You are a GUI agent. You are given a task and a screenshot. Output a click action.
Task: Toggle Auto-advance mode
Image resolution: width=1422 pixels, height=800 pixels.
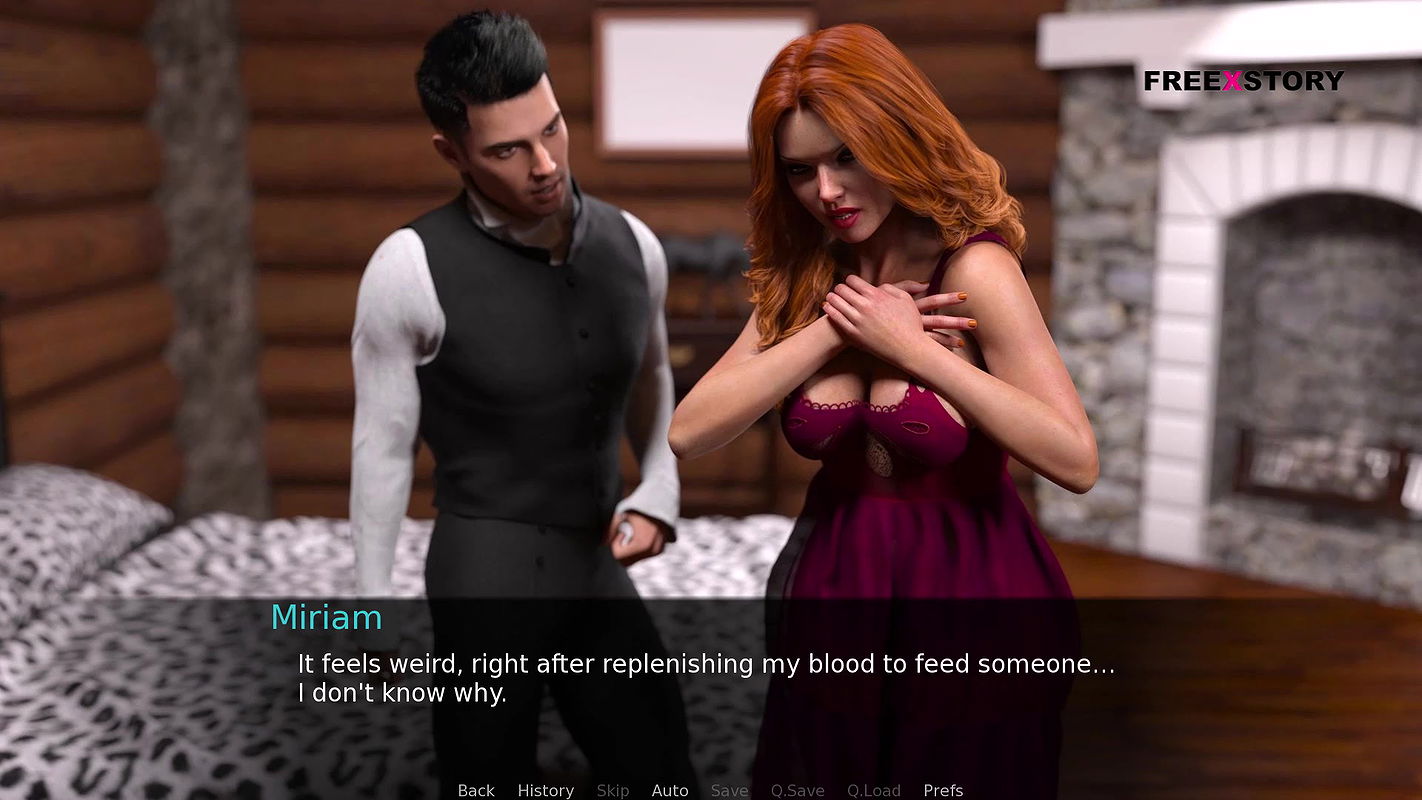pos(670,790)
